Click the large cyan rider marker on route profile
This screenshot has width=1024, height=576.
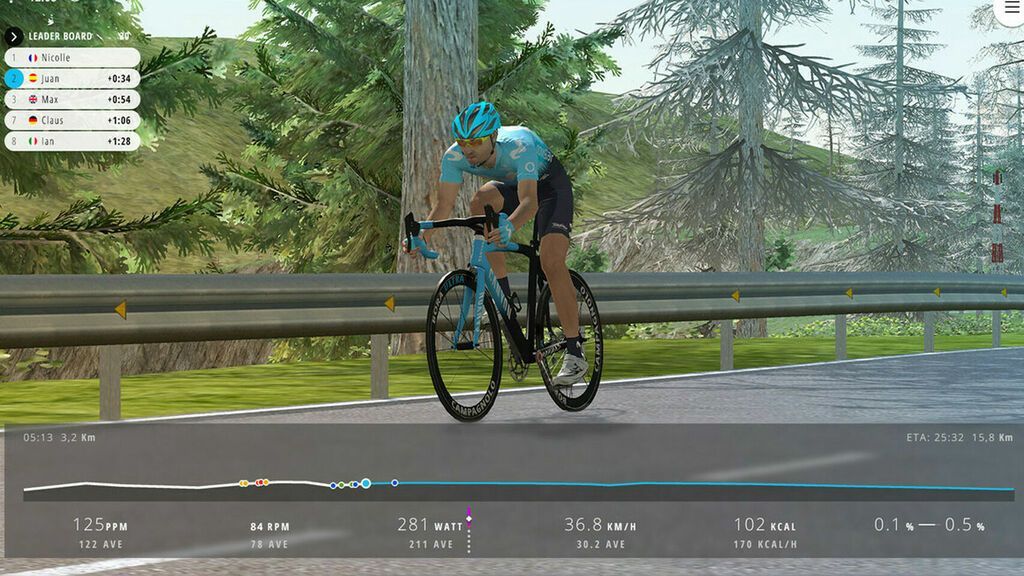coord(366,483)
